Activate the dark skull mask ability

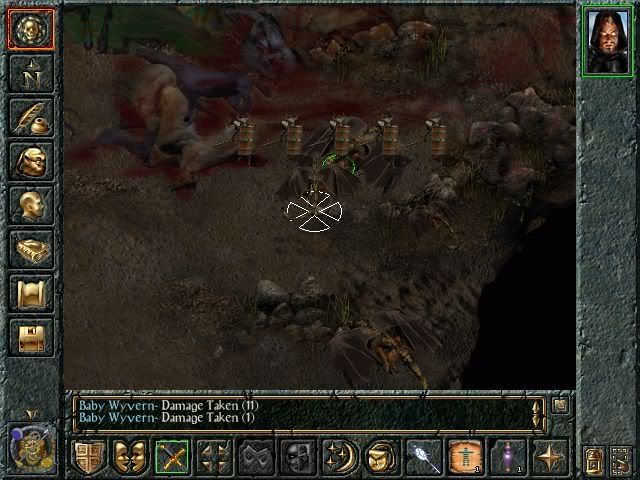tap(297, 457)
